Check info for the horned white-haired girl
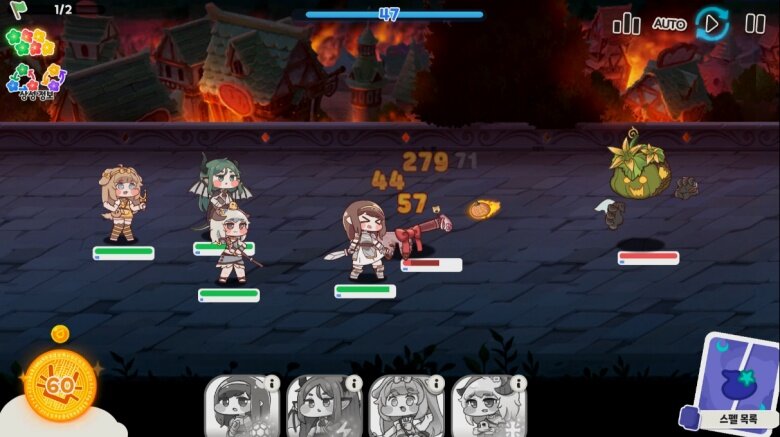The height and width of the screenshot is (437, 780). tap(518, 383)
